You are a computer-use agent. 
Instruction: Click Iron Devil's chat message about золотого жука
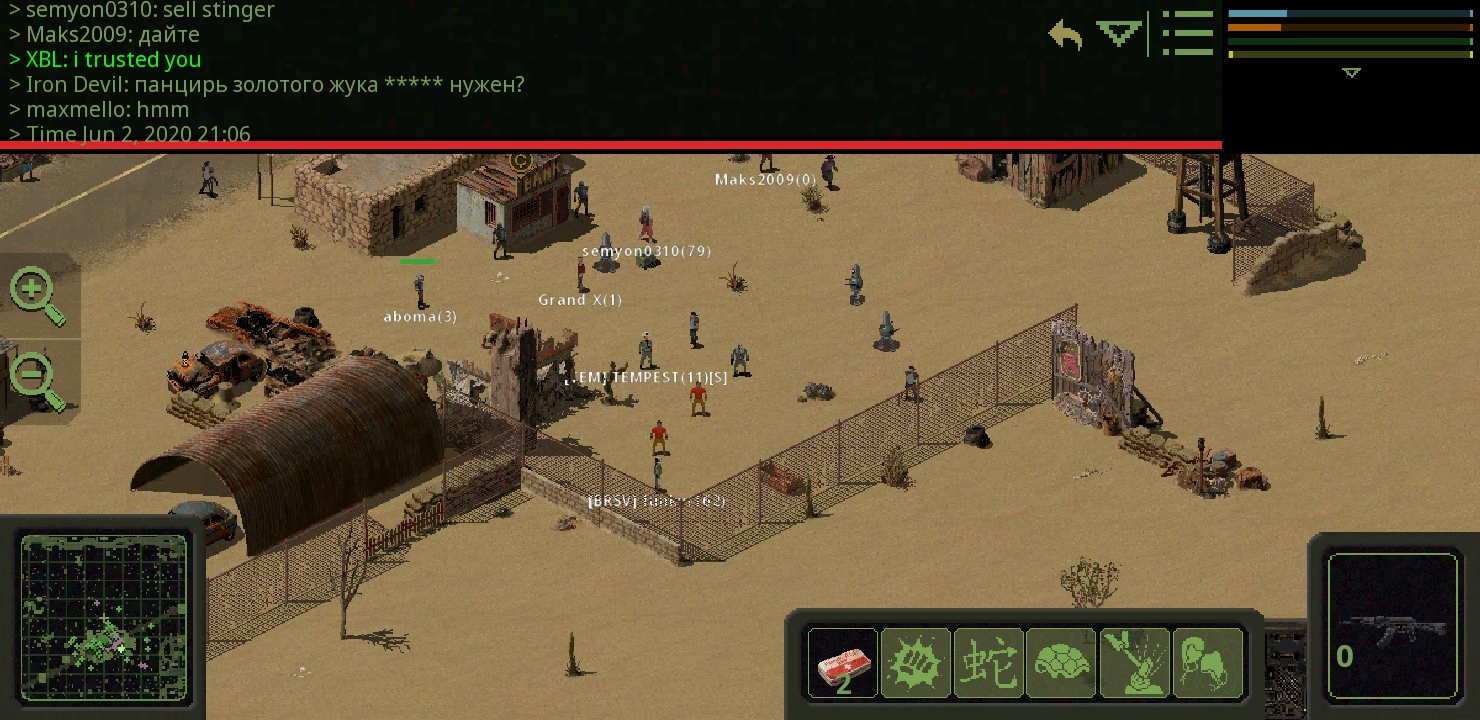click(265, 84)
